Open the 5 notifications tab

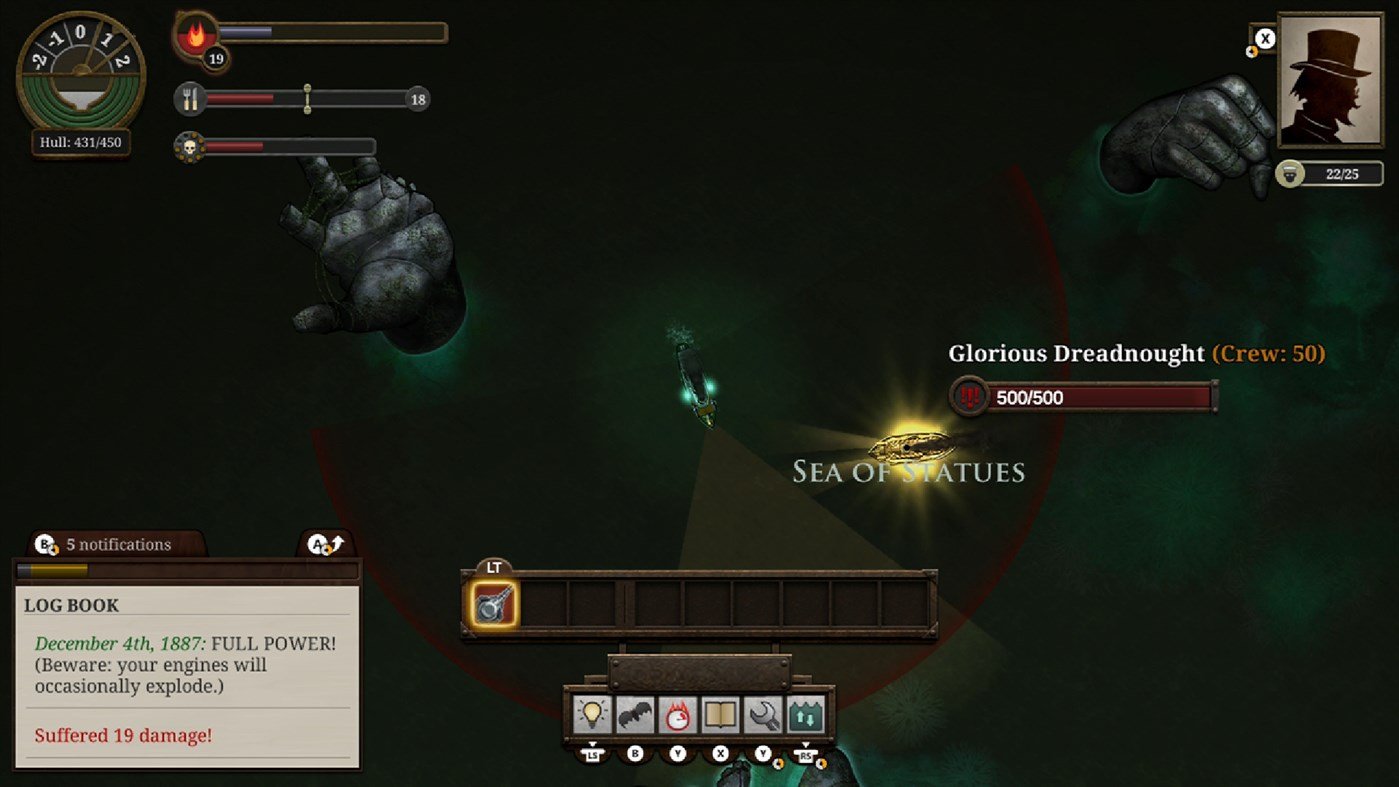(x=118, y=544)
